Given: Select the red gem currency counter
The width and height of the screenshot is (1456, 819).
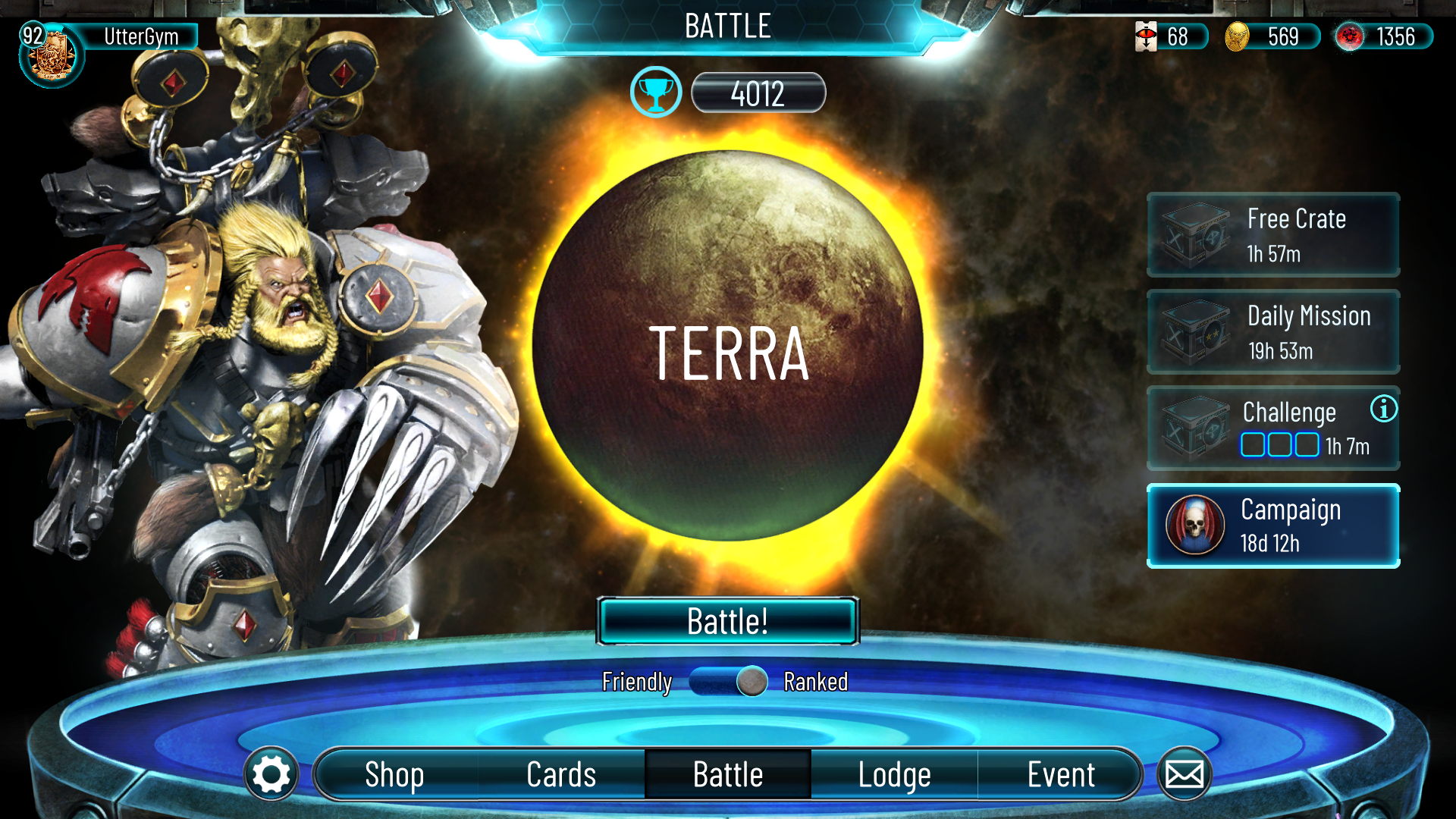Looking at the screenshot, I should (1383, 36).
